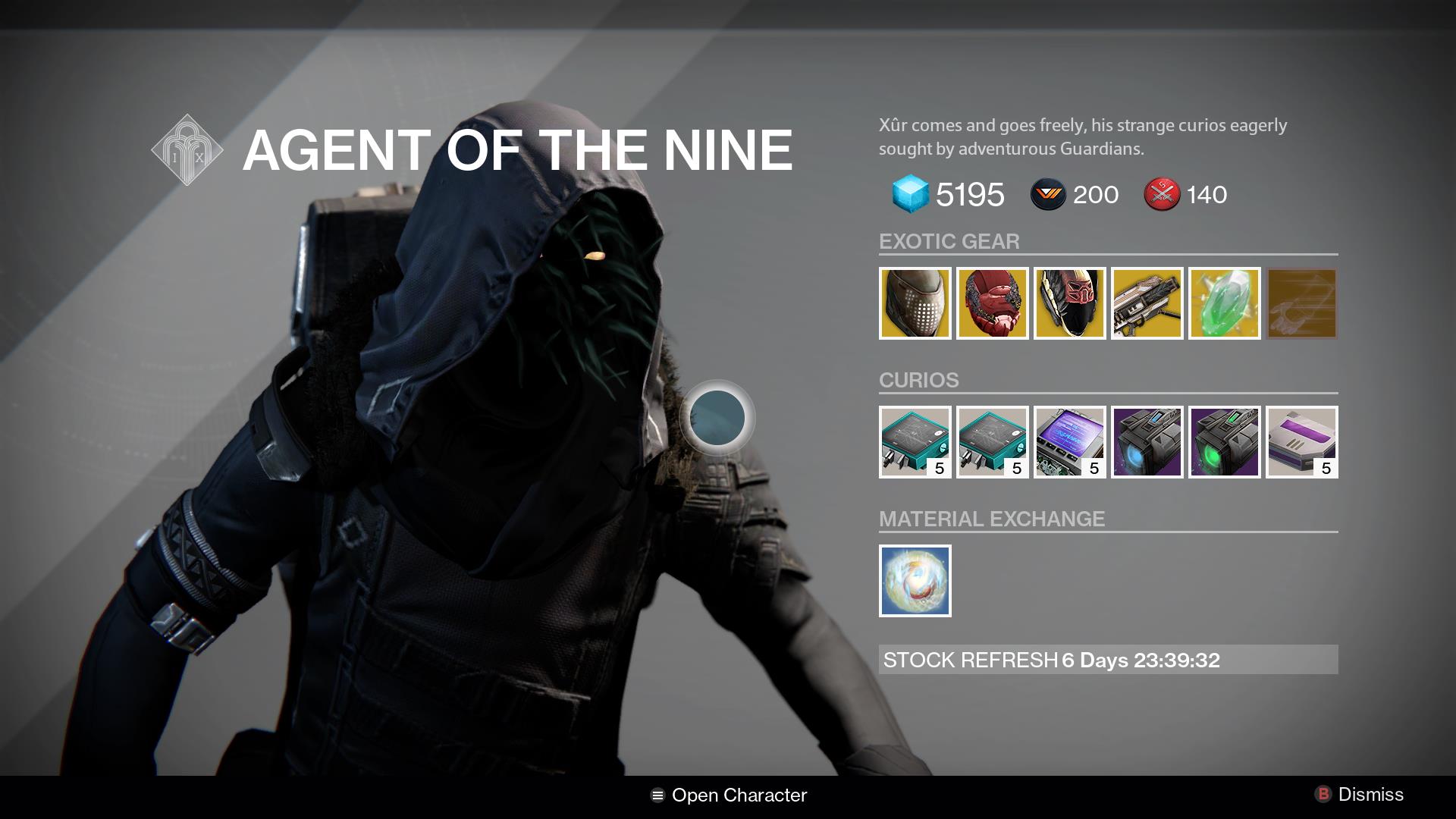Click the grayed-out final Exotic Gear slot
This screenshot has height=819, width=1456.
tap(1301, 303)
